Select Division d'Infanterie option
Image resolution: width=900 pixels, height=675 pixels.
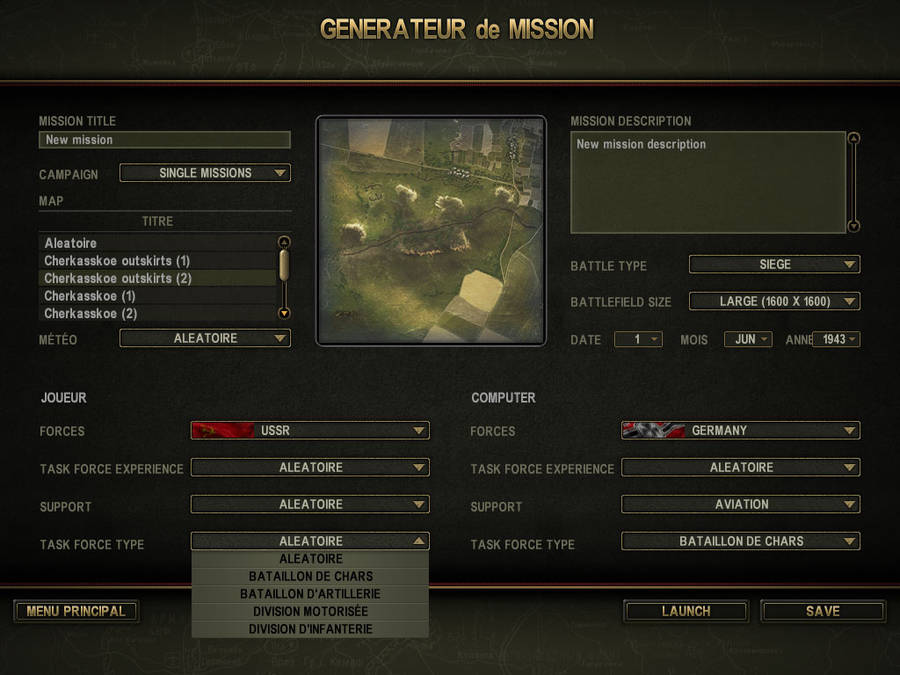coord(310,629)
